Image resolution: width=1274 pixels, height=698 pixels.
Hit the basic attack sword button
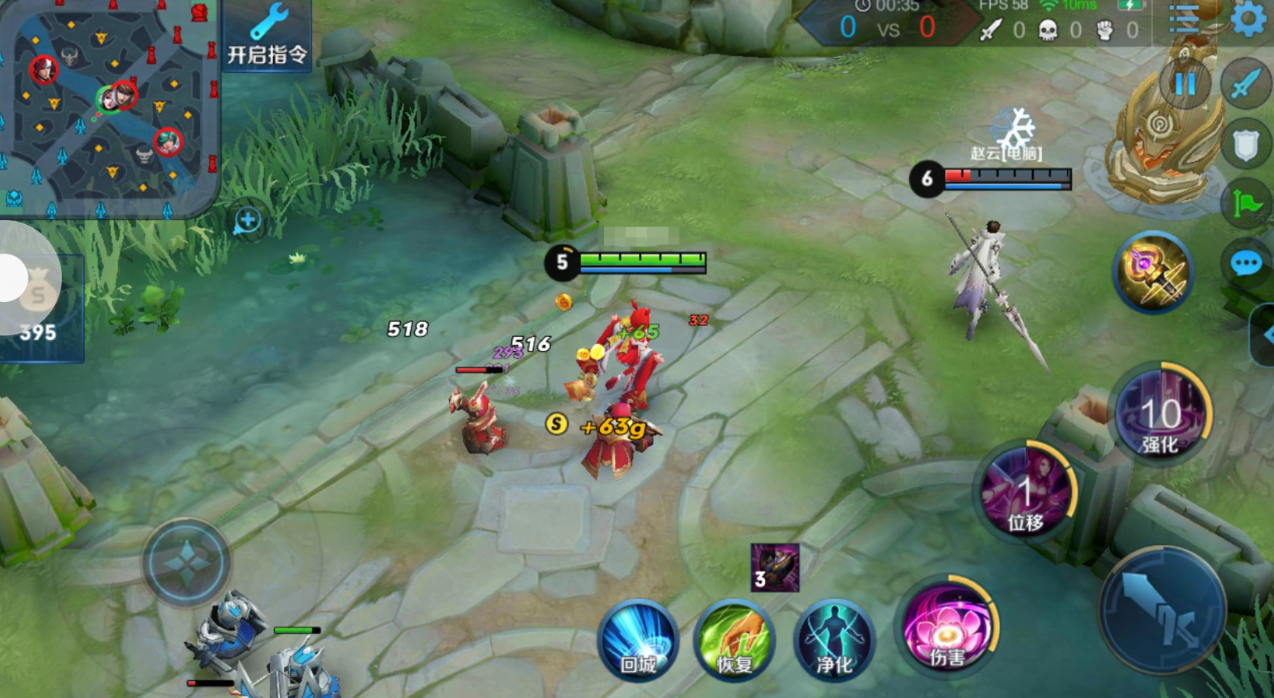click(1162, 610)
